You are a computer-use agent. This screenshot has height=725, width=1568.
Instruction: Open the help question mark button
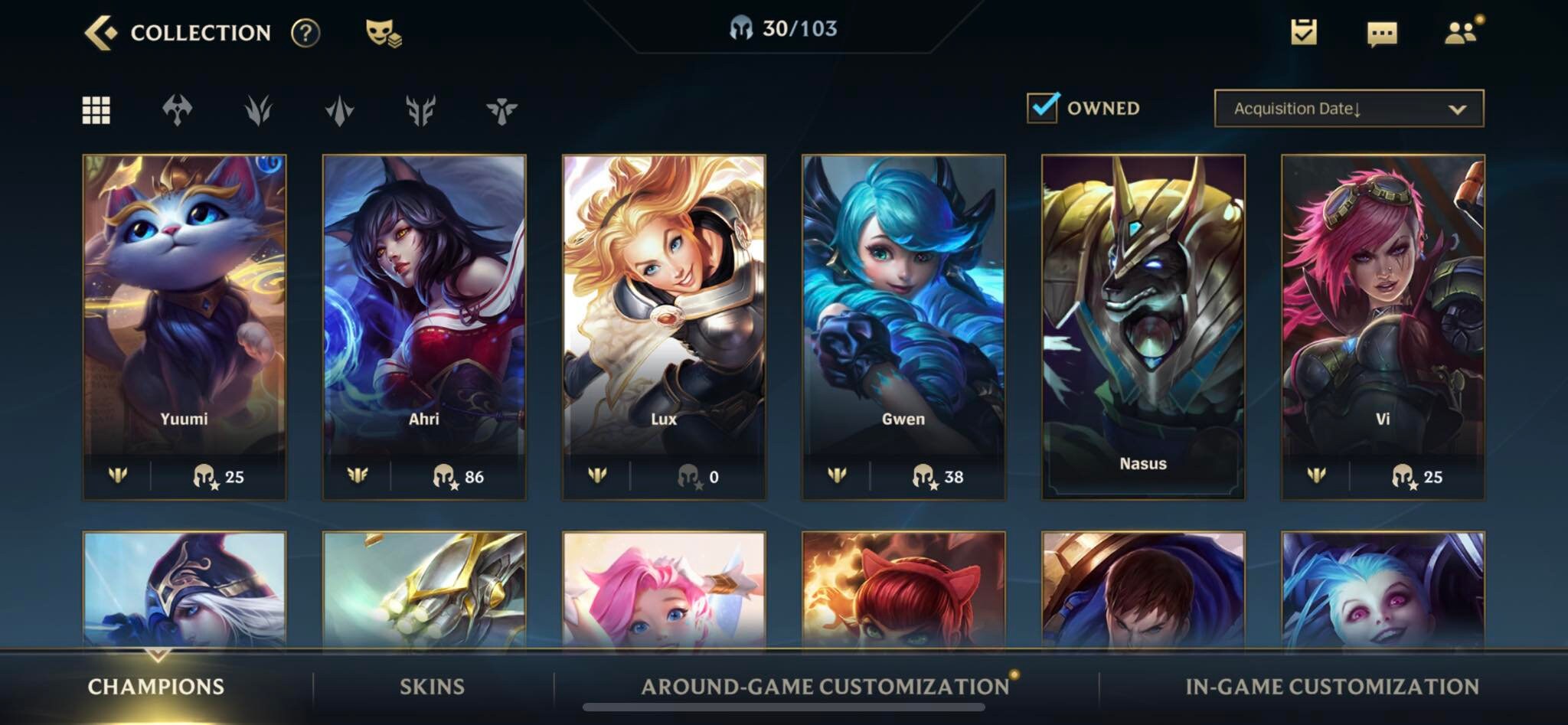tap(305, 32)
